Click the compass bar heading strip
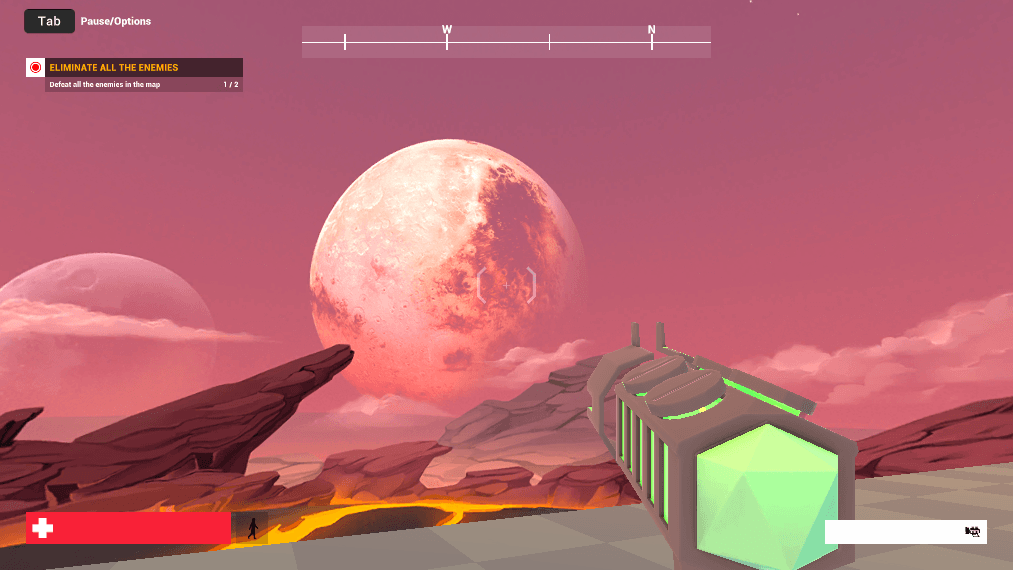This screenshot has width=1013, height=570. tap(506, 42)
